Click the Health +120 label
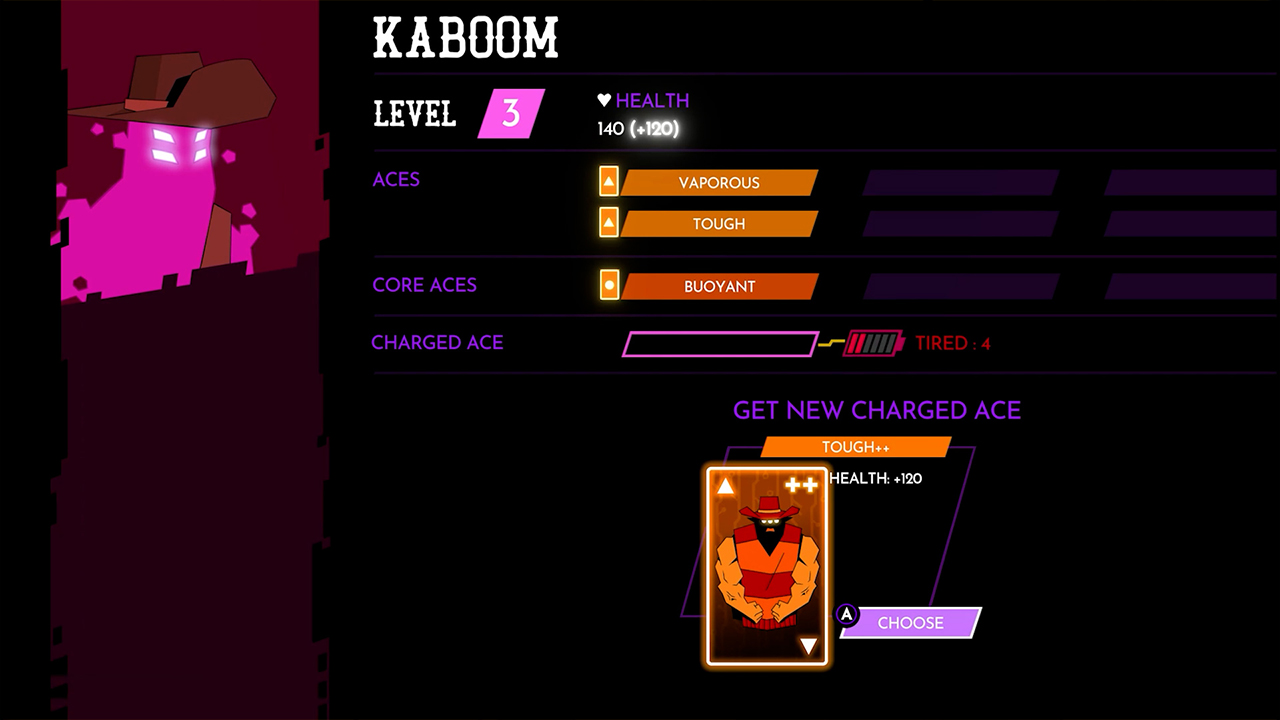Image resolution: width=1280 pixels, height=720 pixels. [x=877, y=478]
